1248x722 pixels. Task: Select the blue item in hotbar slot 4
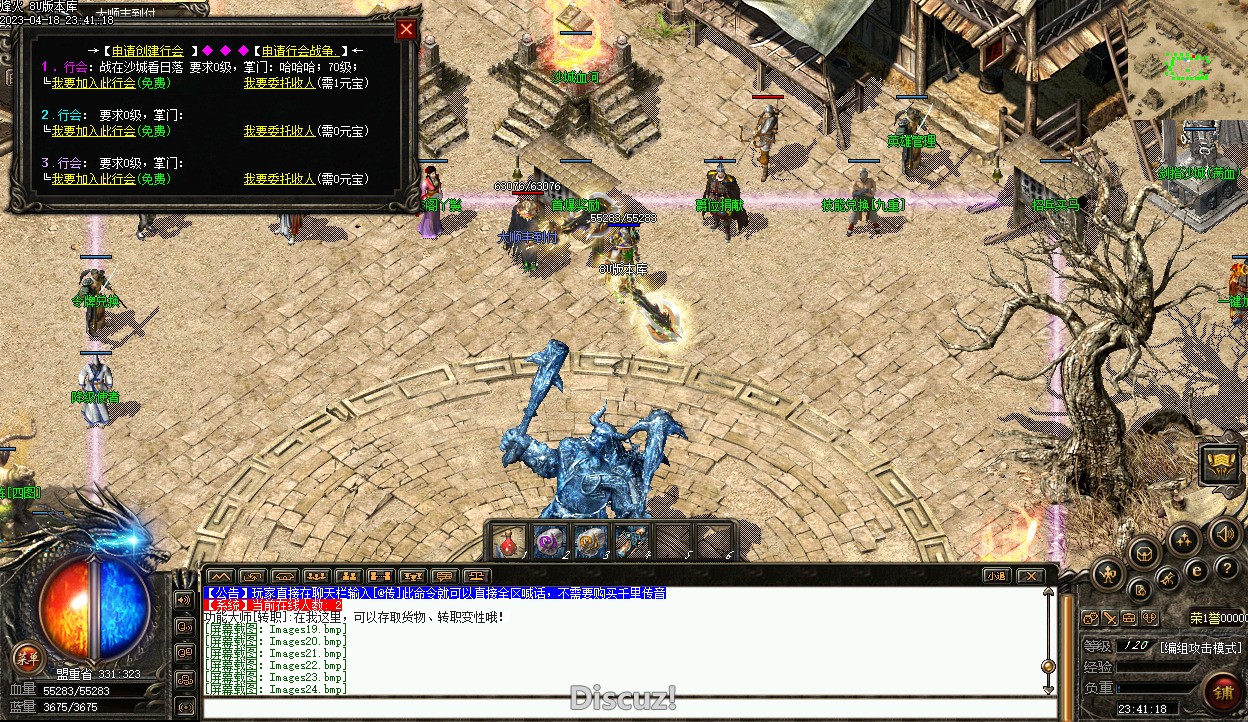tap(631, 541)
